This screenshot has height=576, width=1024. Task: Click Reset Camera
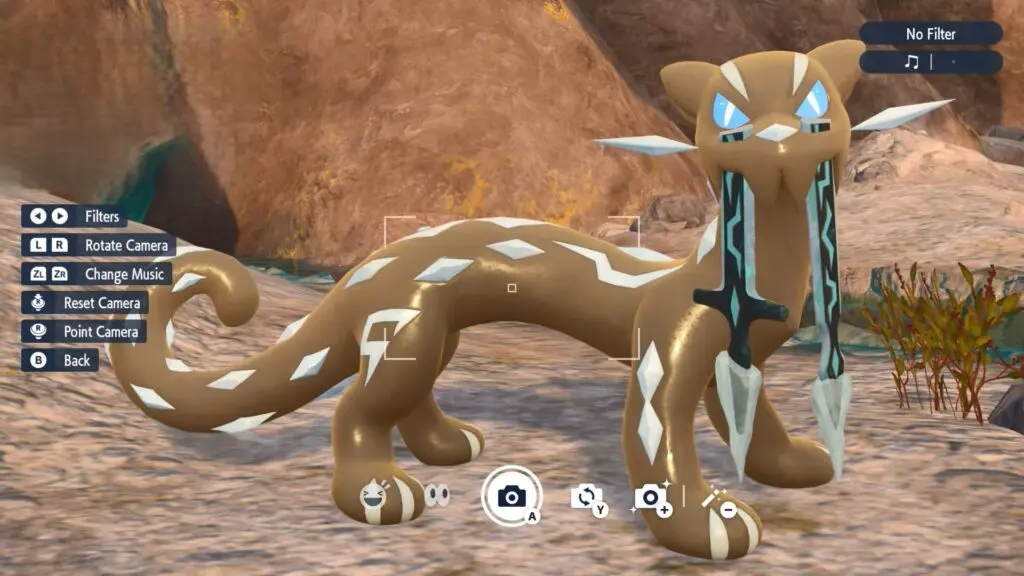tap(85, 302)
